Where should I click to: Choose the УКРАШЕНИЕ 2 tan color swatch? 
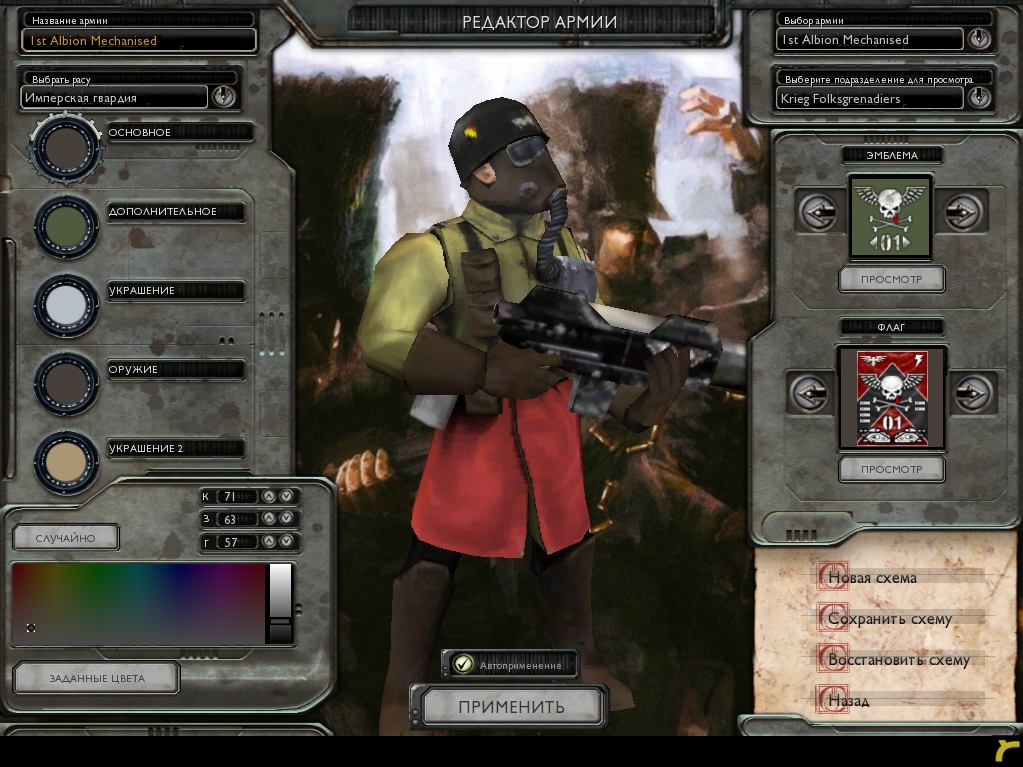click(66, 461)
